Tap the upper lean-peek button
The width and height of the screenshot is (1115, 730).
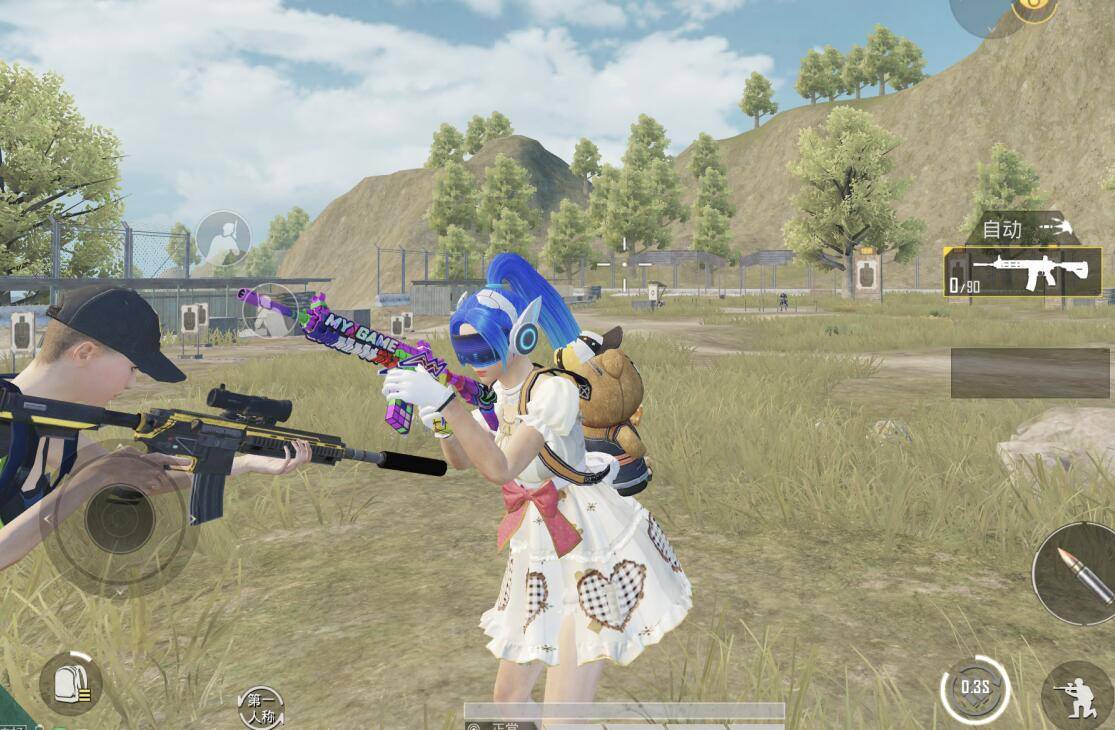click(x=223, y=238)
